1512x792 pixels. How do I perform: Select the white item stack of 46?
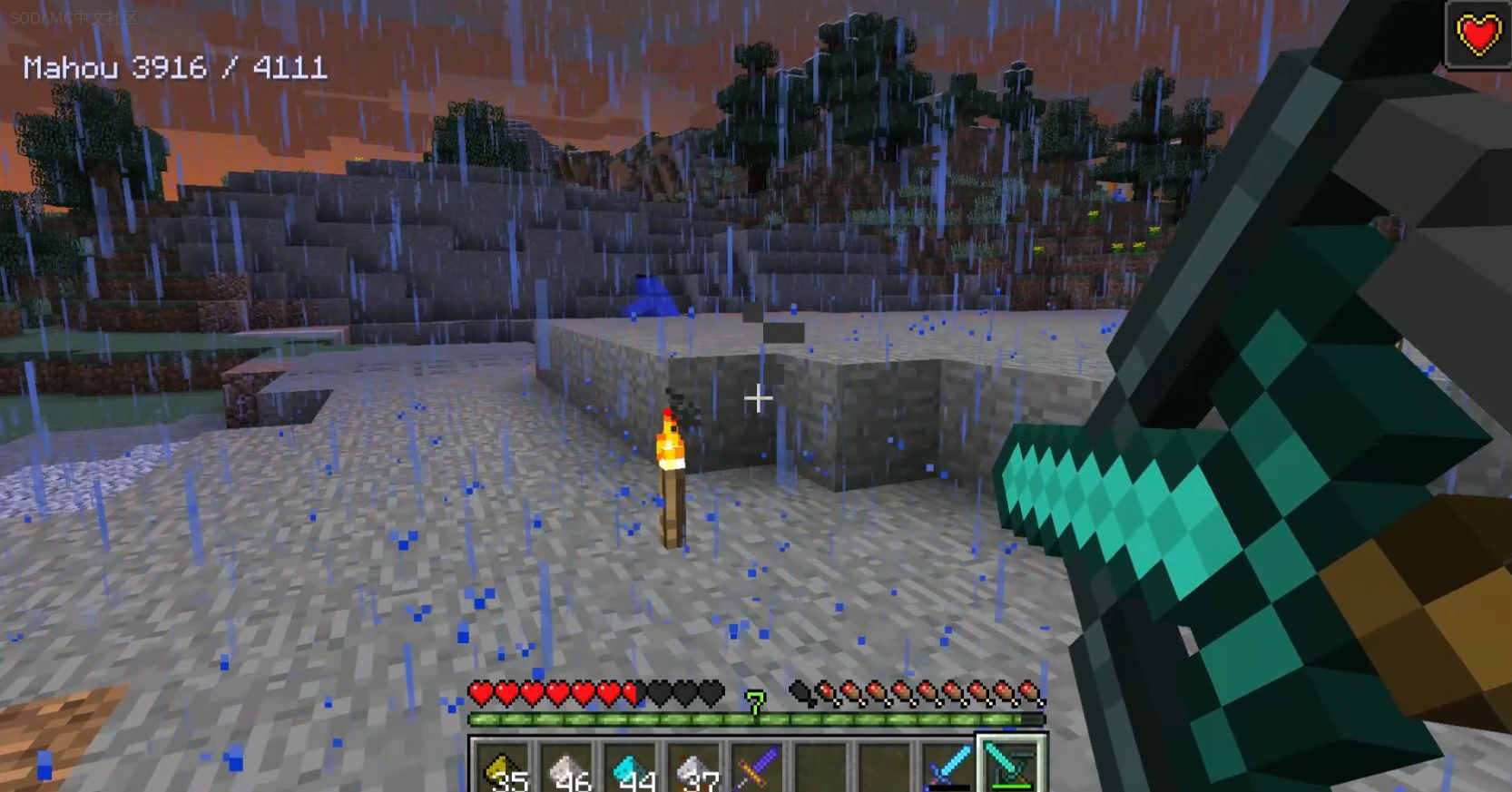[568, 768]
